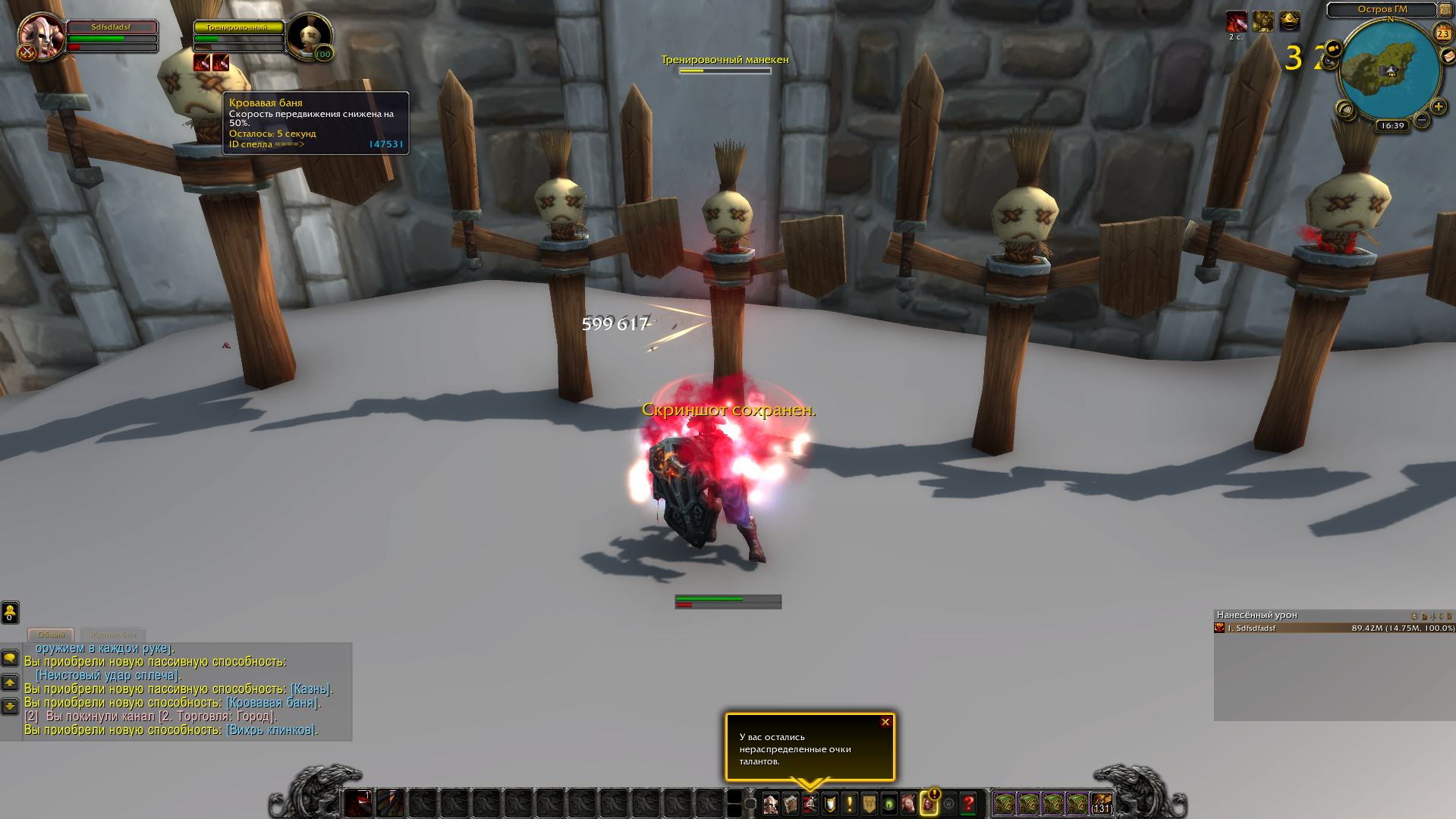Open the calendar showing day 23
This screenshot has height=819, width=1456.
pyautogui.click(x=1442, y=33)
